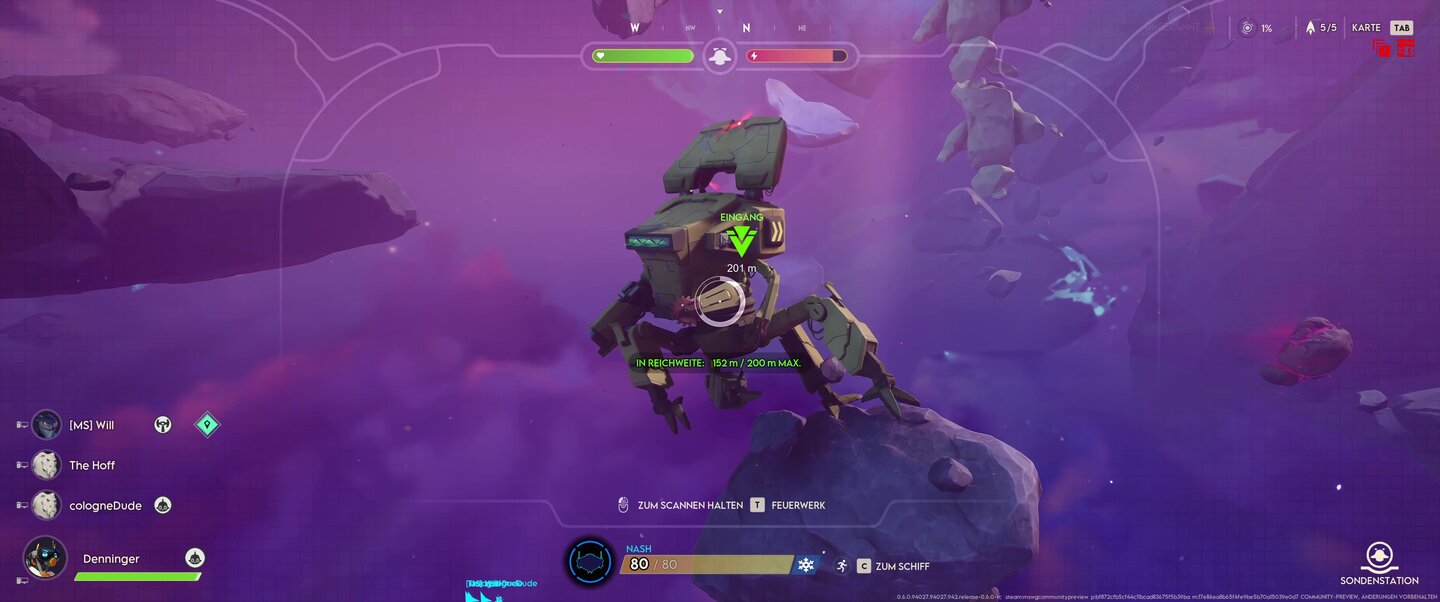
Task: Activate the snowflake ability icon
Action: (x=806, y=565)
